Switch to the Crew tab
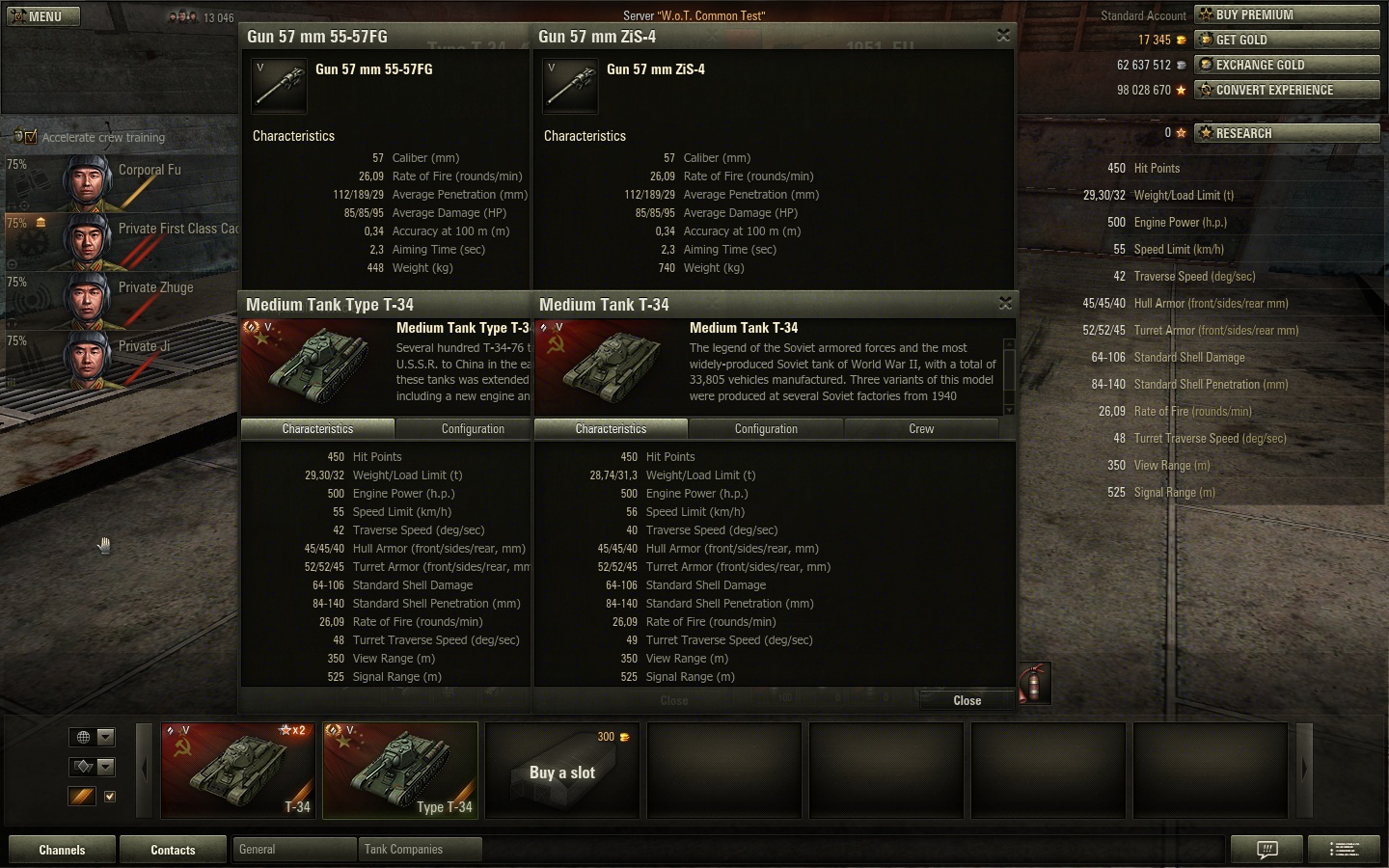This screenshot has height=868, width=1389. 920,429
